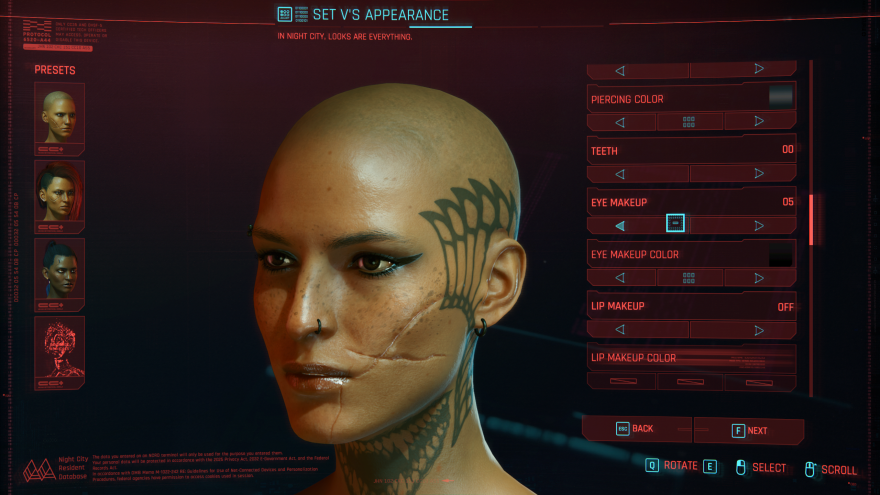This screenshot has width=880, height=495.
Task: Pick the dark-skinned preset with blue hair
Action: tap(59, 273)
